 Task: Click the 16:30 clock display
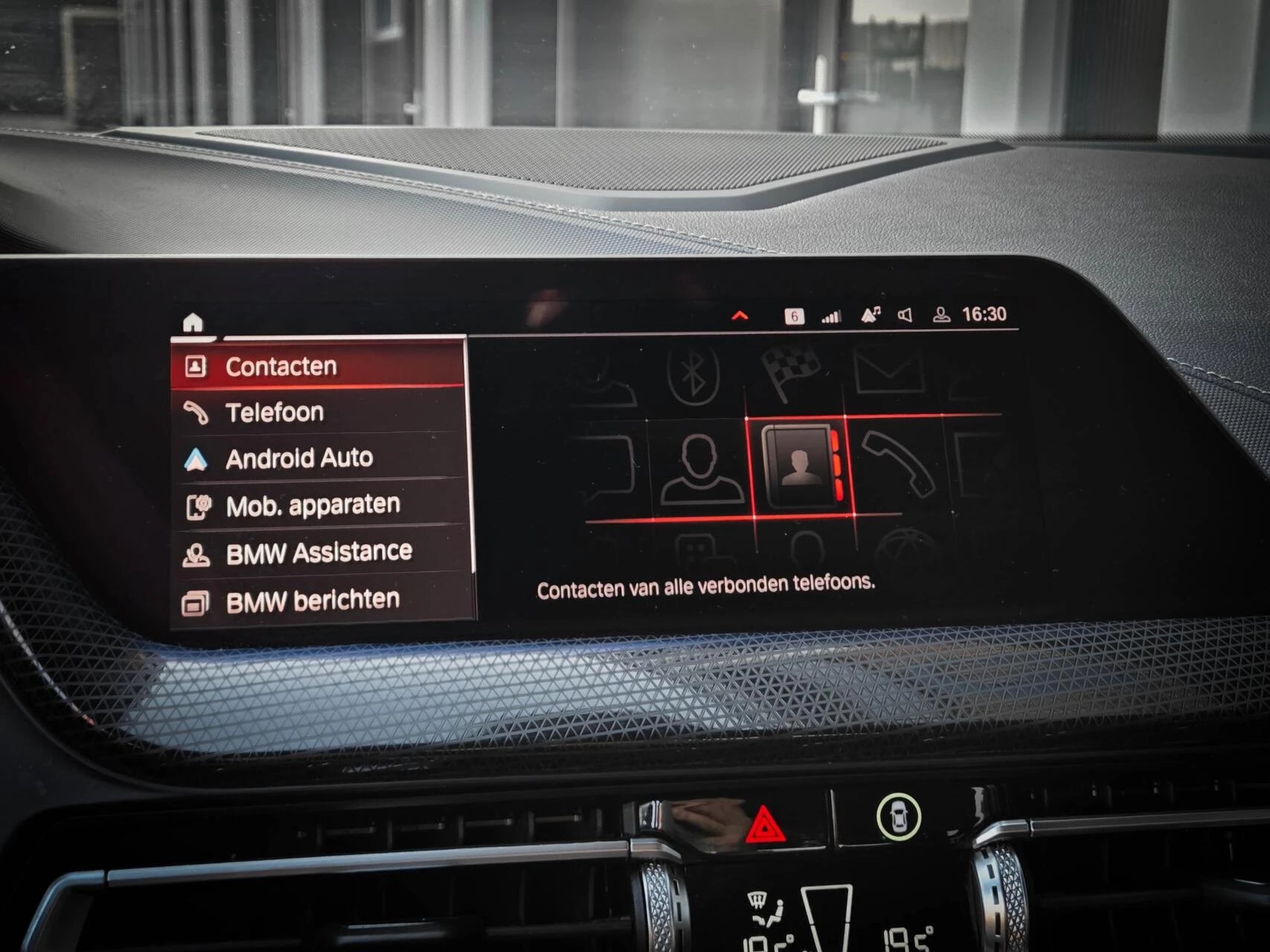point(984,314)
